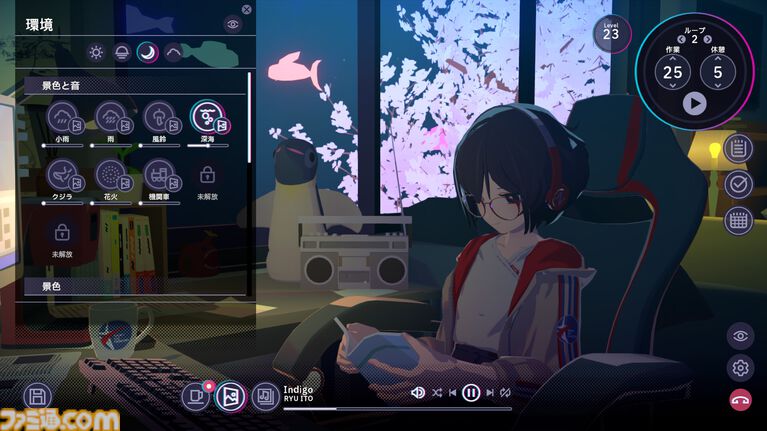Mute the music speaker icon
Viewport: 767px width, 431px height.
tap(418, 393)
